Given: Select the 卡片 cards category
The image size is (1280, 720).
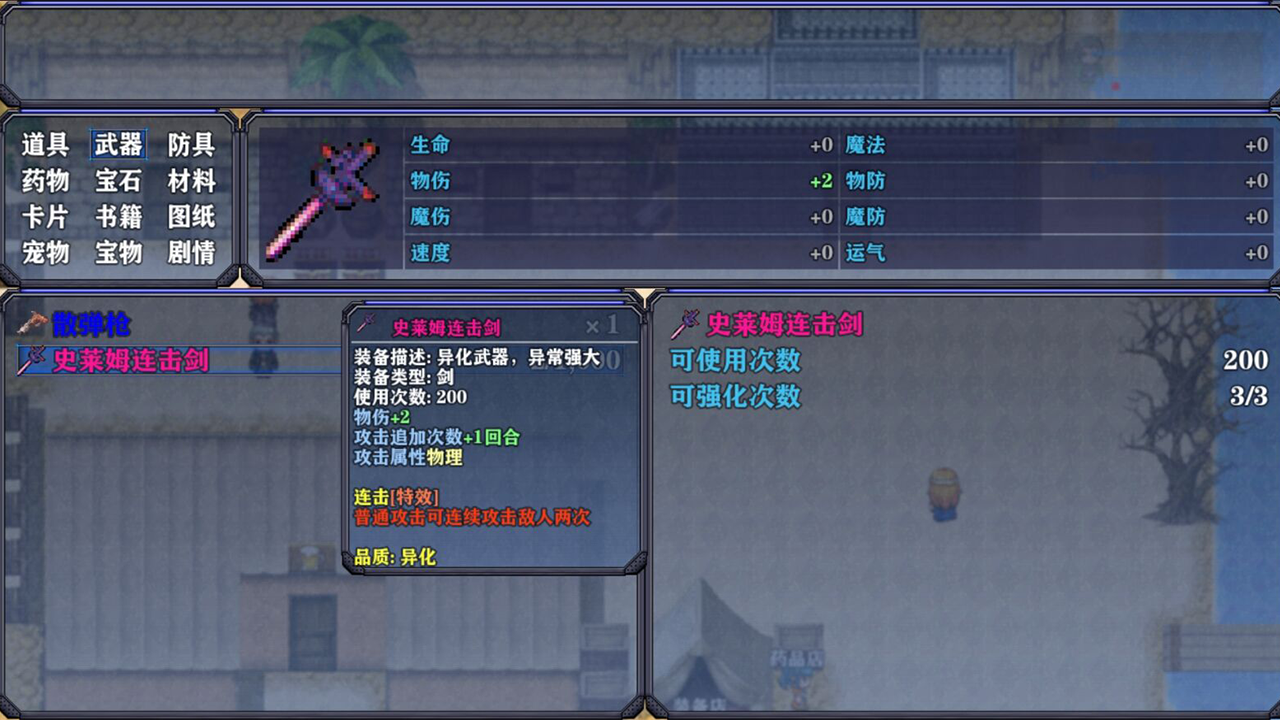Looking at the screenshot, I should click(45, 217).
